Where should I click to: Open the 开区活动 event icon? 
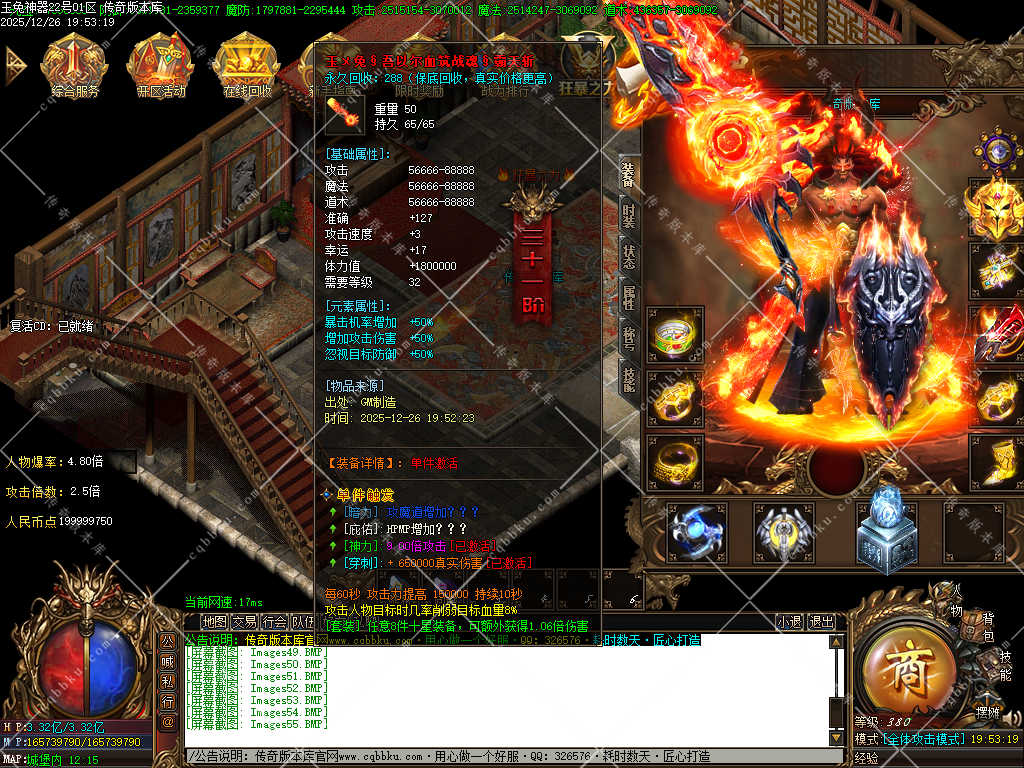tap(160, 64)
